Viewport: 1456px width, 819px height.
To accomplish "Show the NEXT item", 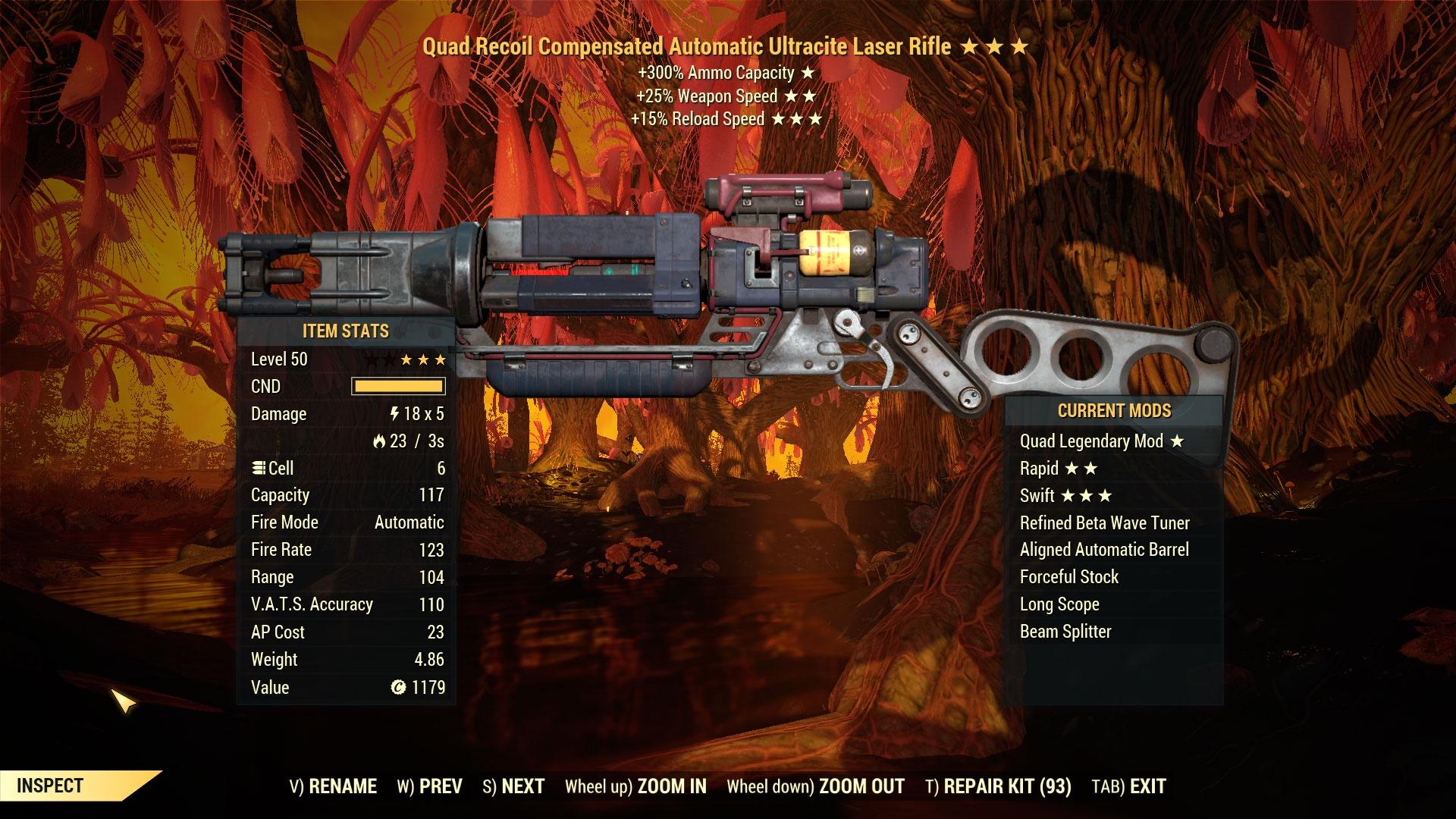I will tap(513, 786).
